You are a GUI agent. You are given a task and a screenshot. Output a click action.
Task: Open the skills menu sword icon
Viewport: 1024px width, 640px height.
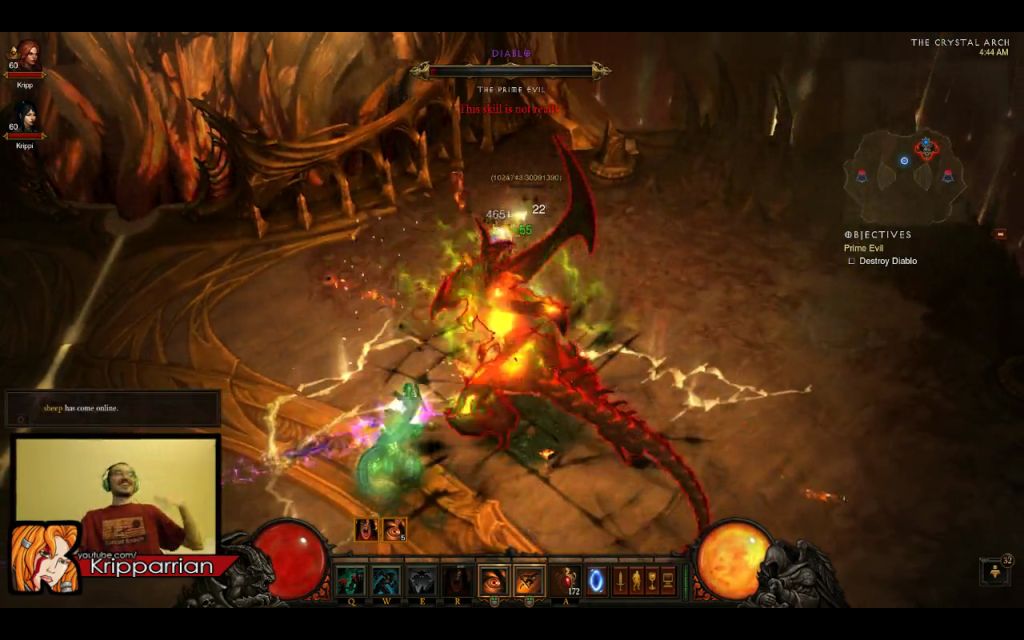coord(620,580)
